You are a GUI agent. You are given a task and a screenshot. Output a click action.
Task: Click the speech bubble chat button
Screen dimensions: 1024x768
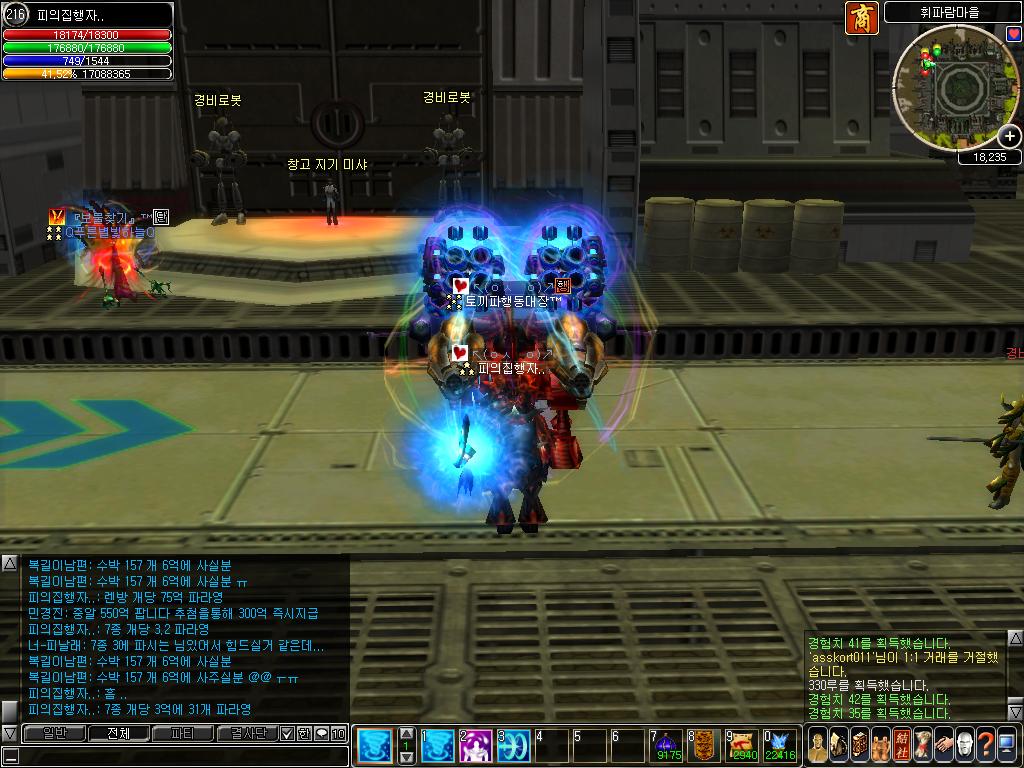tap(321, 733)
